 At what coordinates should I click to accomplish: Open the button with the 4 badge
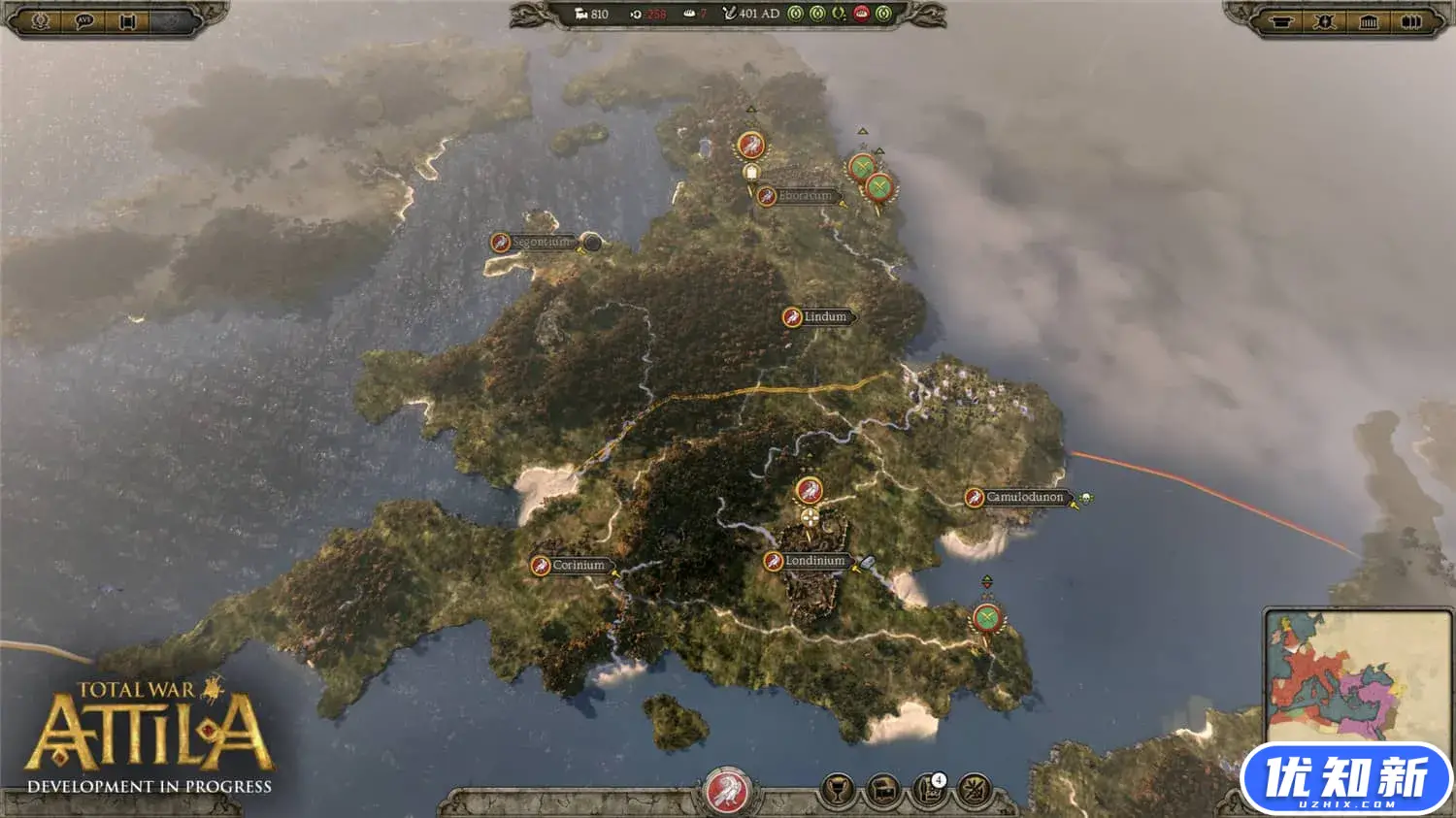pyautogui.click(x=929, y=791)
